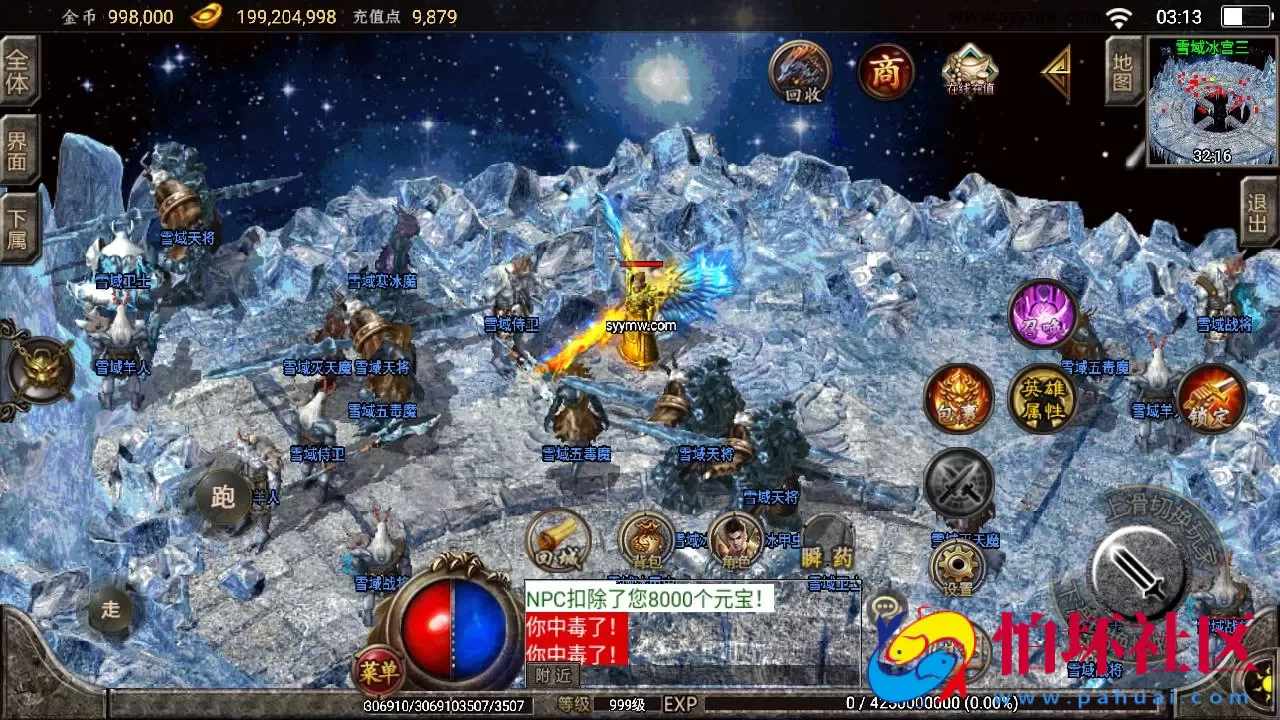Tap the 回城 return-to-town scroll icon
This screenshot has height=720, width=1280.
(556, 543)
